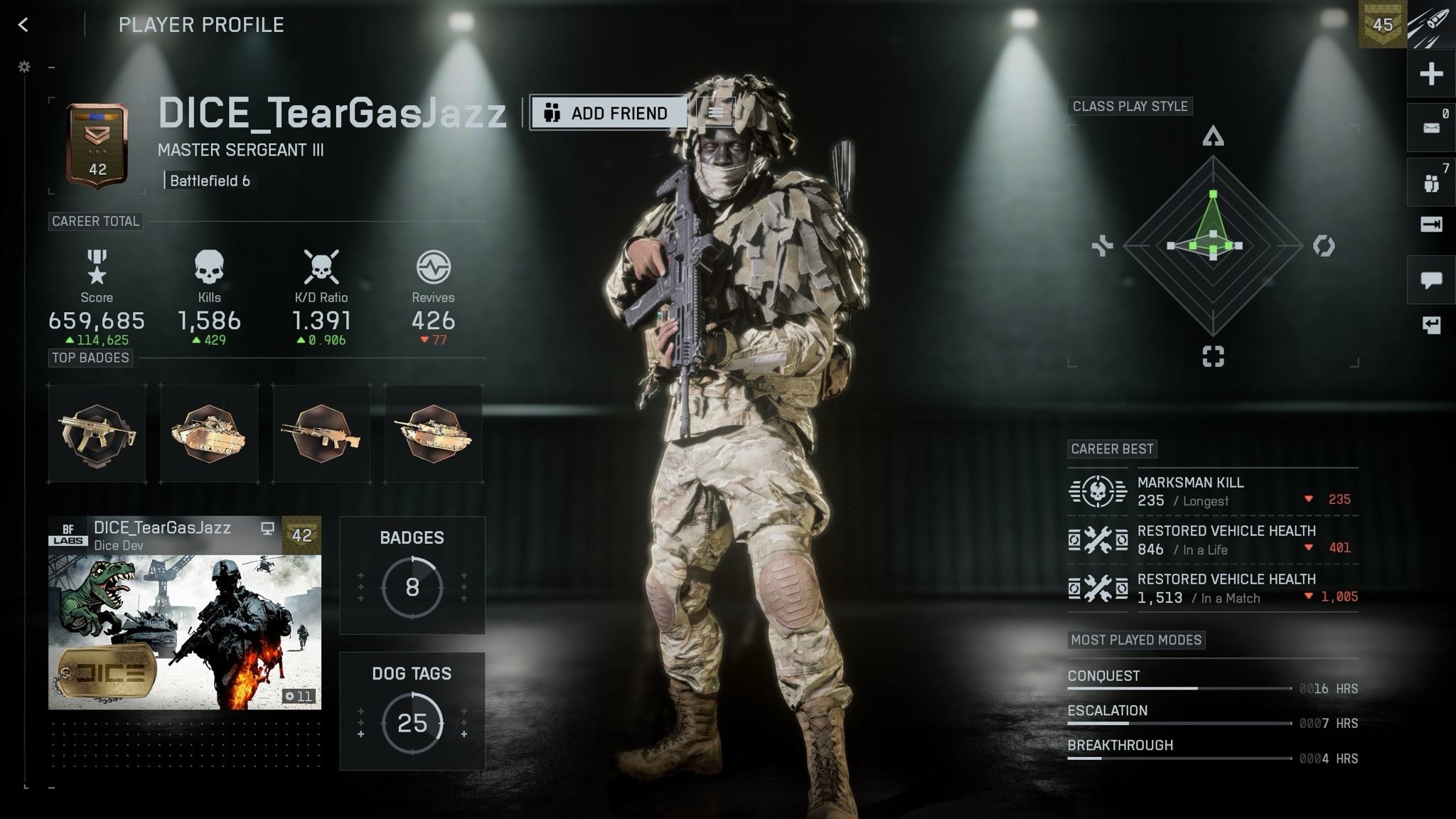The height and width of the screenshot is (819, 1456).
Task: Collapse the sidebar with the arrow-to-bar icon
Action: [1431, 225]
